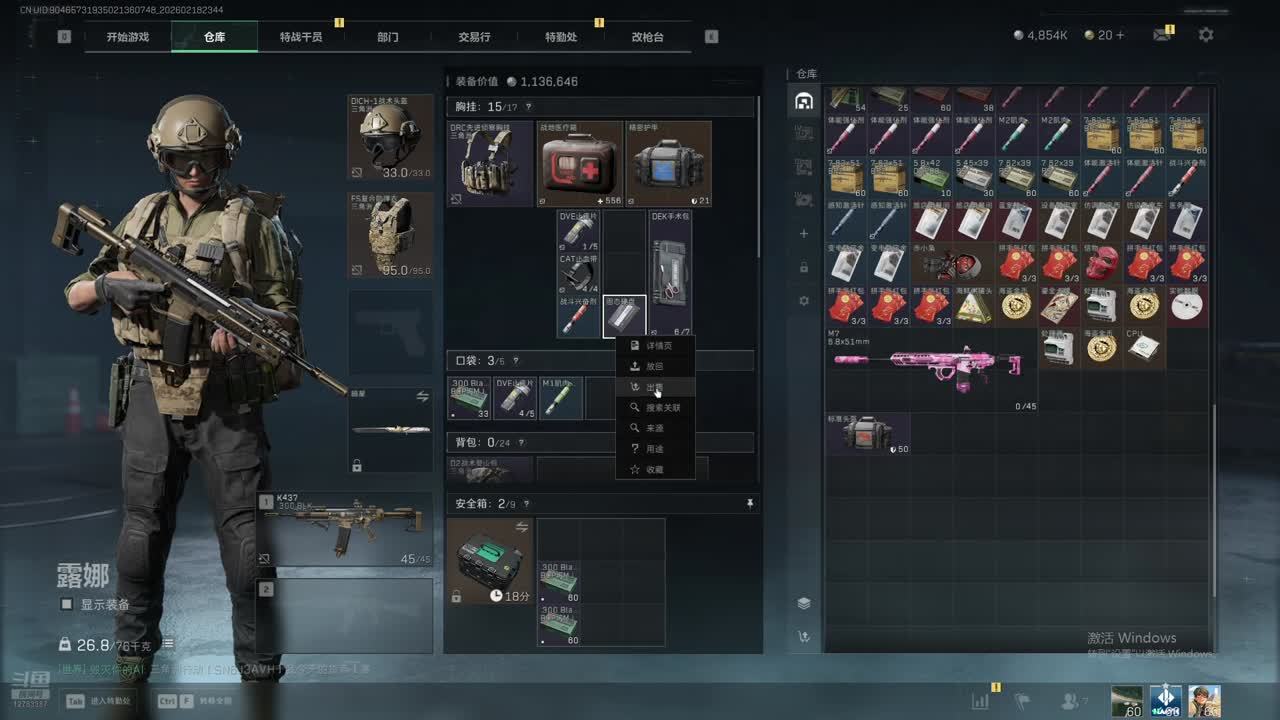The height and width of the screenshot is (720, 1280).
Task: Select 收藏 in the context menu
Action: [654, 470]
